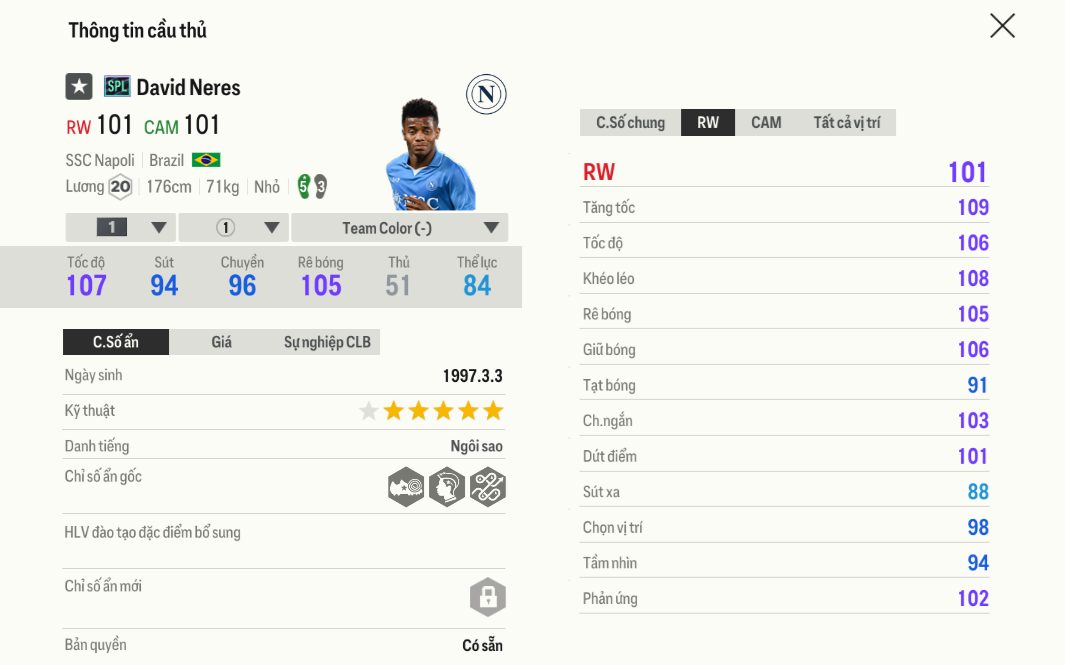Viewport: 1065px width, 665px height.
Task: Click the David Neres player portrait
Action: [428, 155]
